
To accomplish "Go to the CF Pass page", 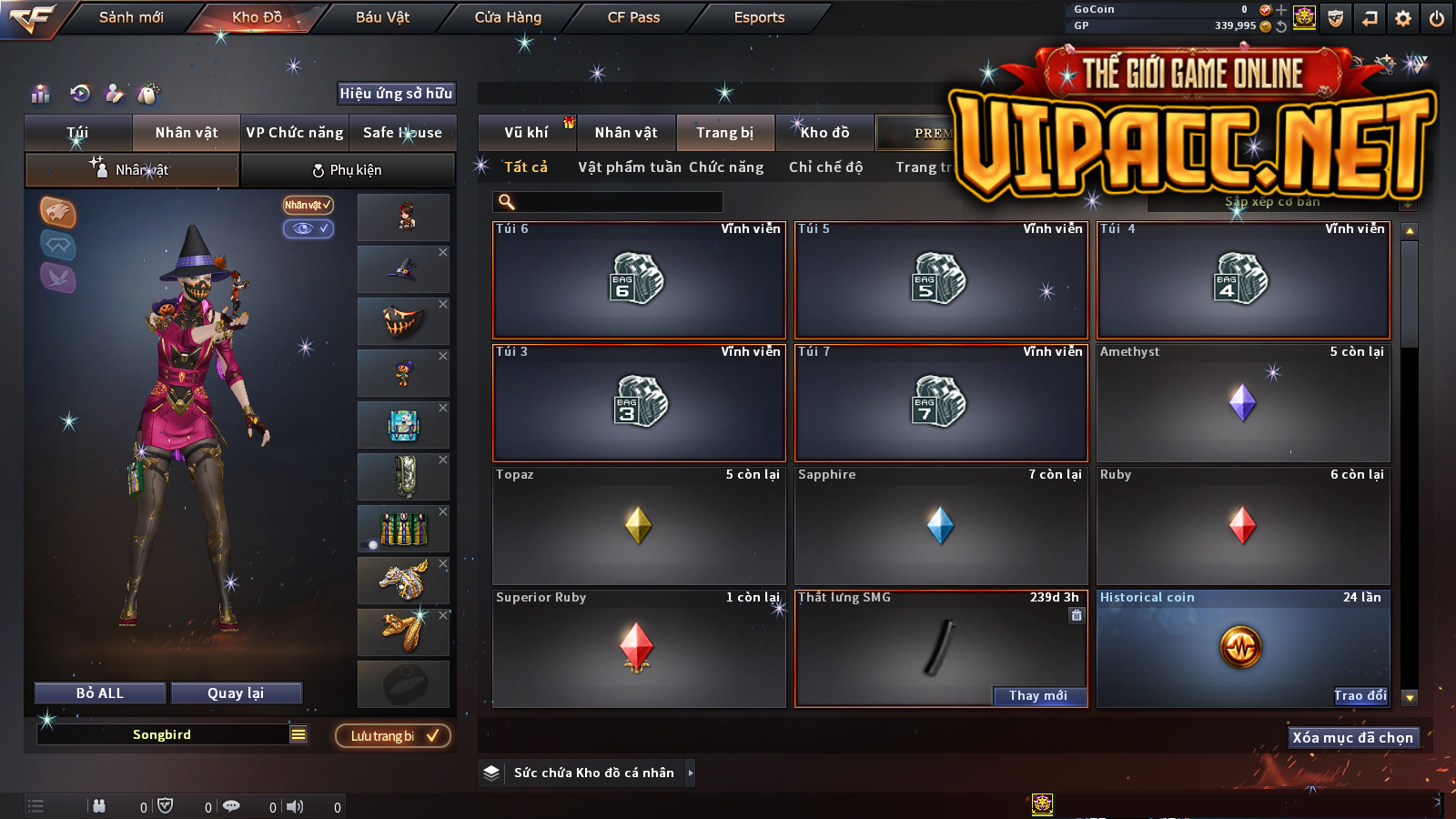I will [x=633, y=17].
